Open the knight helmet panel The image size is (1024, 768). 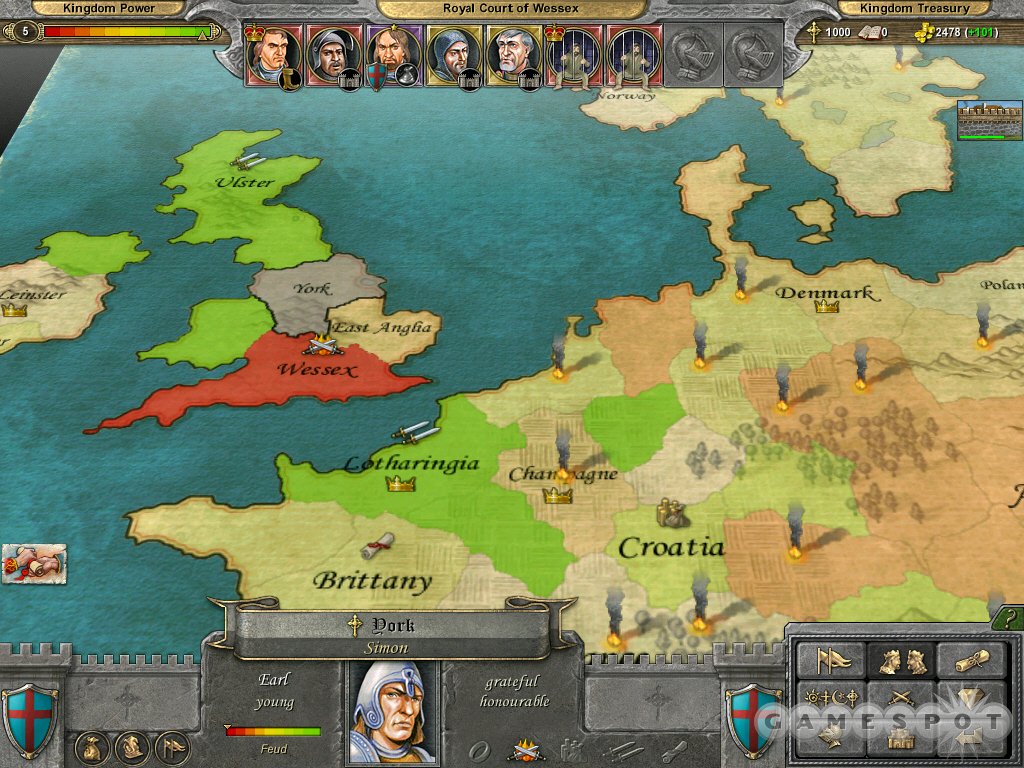829,736
